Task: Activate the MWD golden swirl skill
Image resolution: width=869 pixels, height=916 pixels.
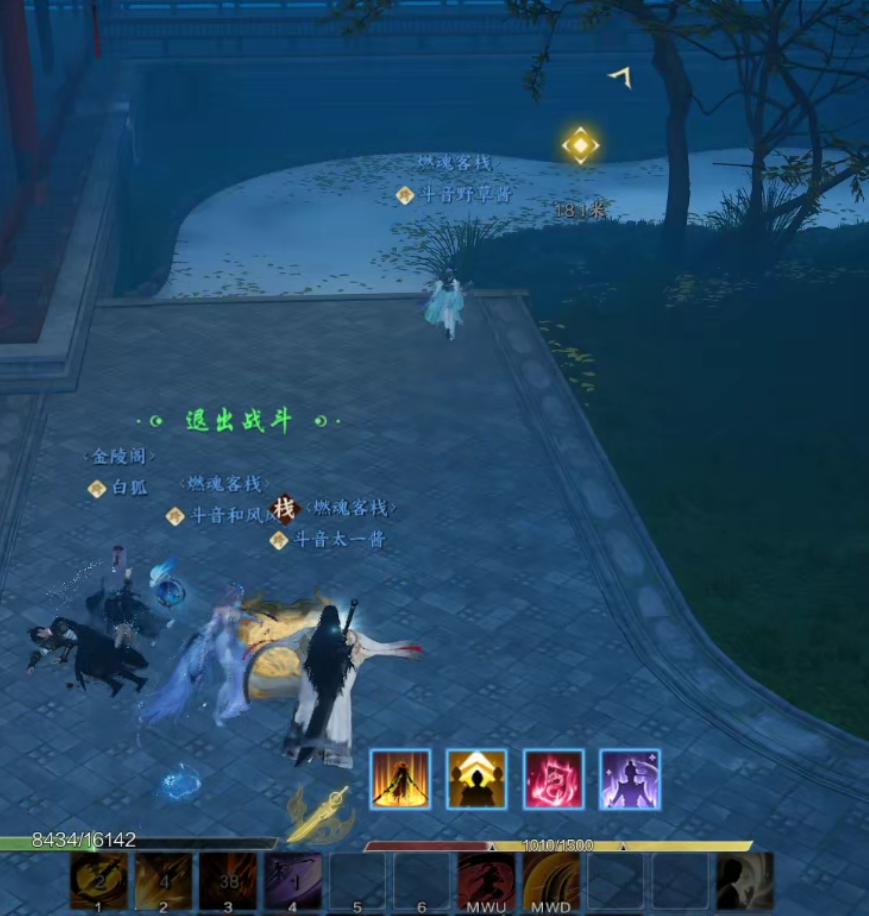Action: click(x=551, y=879)
